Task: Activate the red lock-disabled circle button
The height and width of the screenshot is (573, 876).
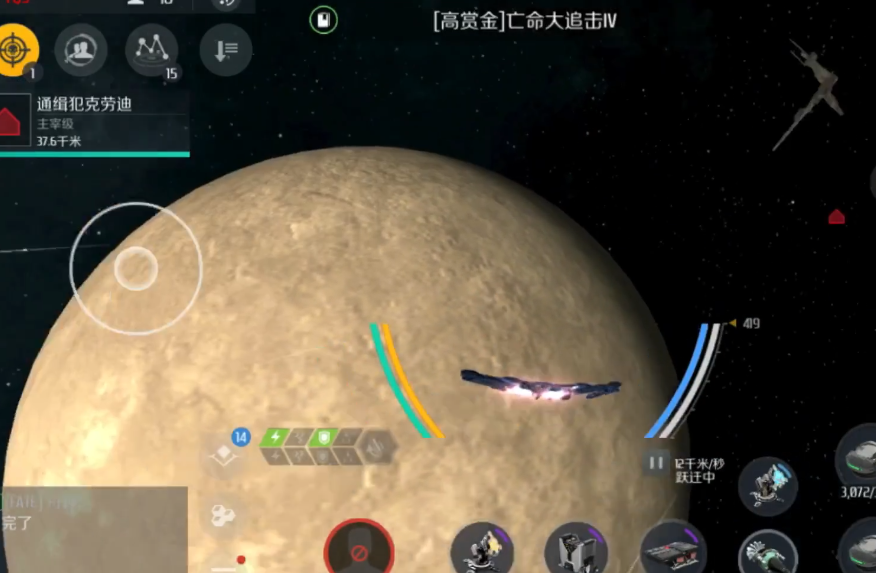Action: pyautogui.click(x=358, y=548)
